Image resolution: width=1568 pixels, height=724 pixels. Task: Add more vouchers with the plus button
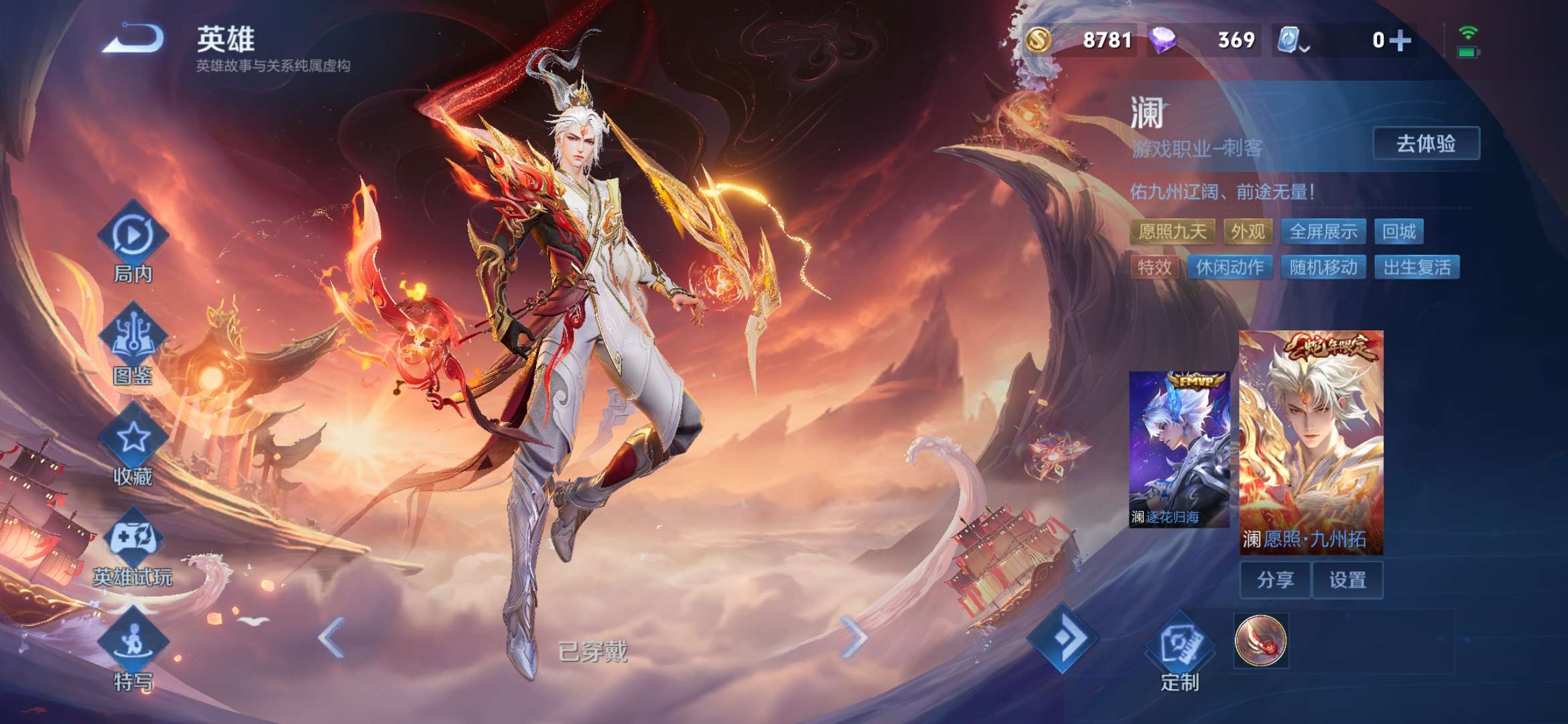point(1400,40)
